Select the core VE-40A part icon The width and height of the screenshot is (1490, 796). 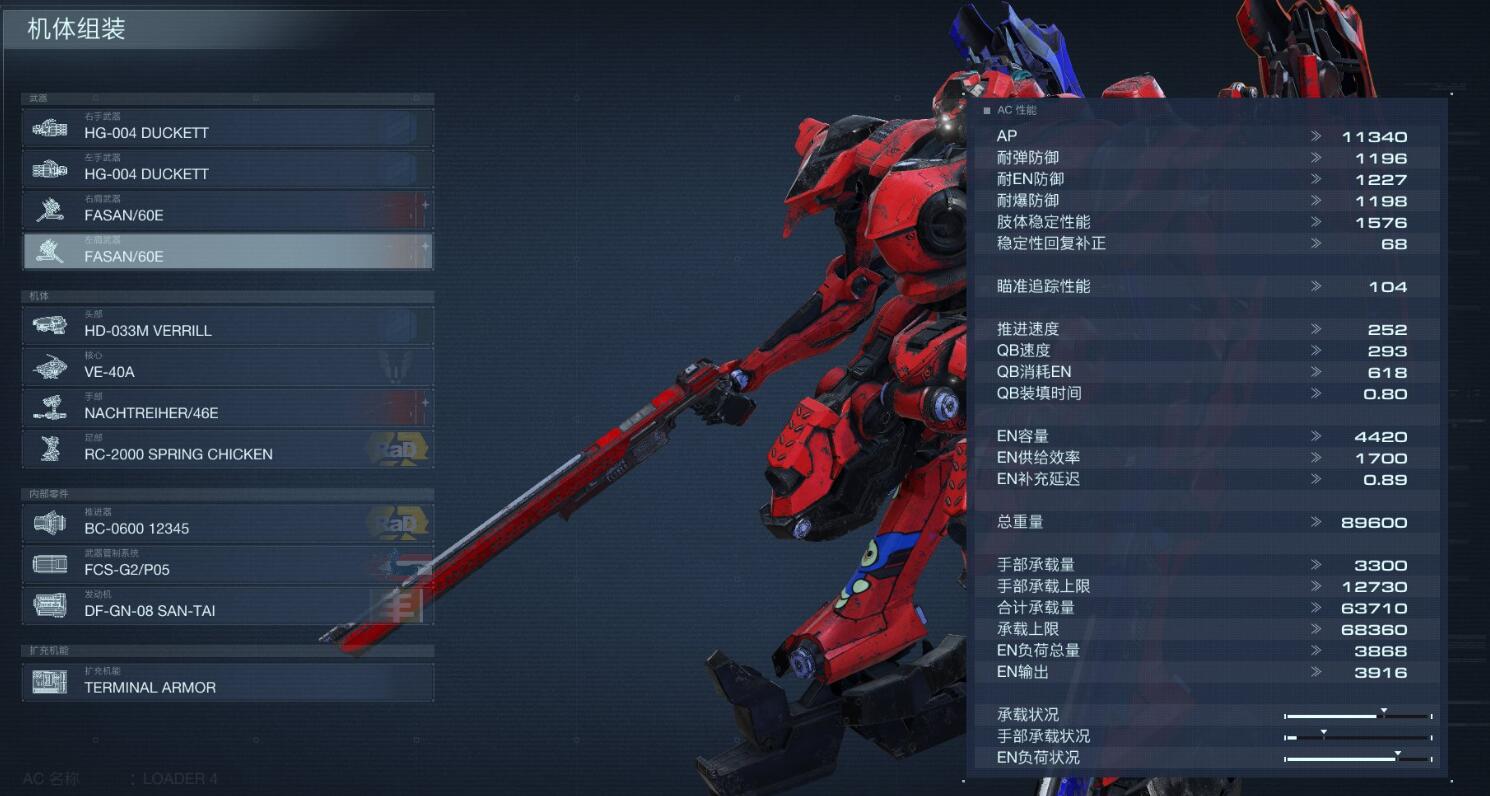[52, 366]
